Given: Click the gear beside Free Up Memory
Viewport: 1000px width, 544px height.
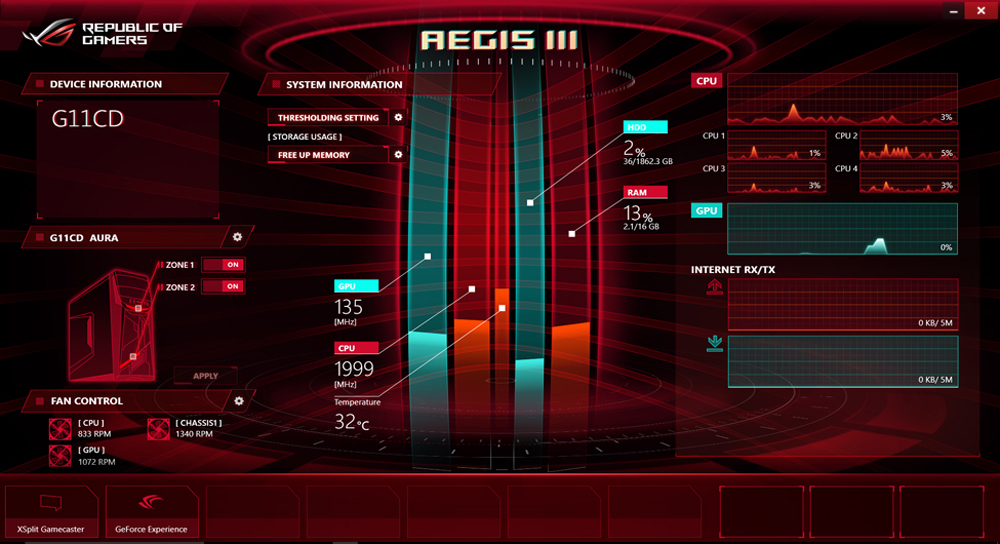Looking at the screenshot, I should pos(398,155).
